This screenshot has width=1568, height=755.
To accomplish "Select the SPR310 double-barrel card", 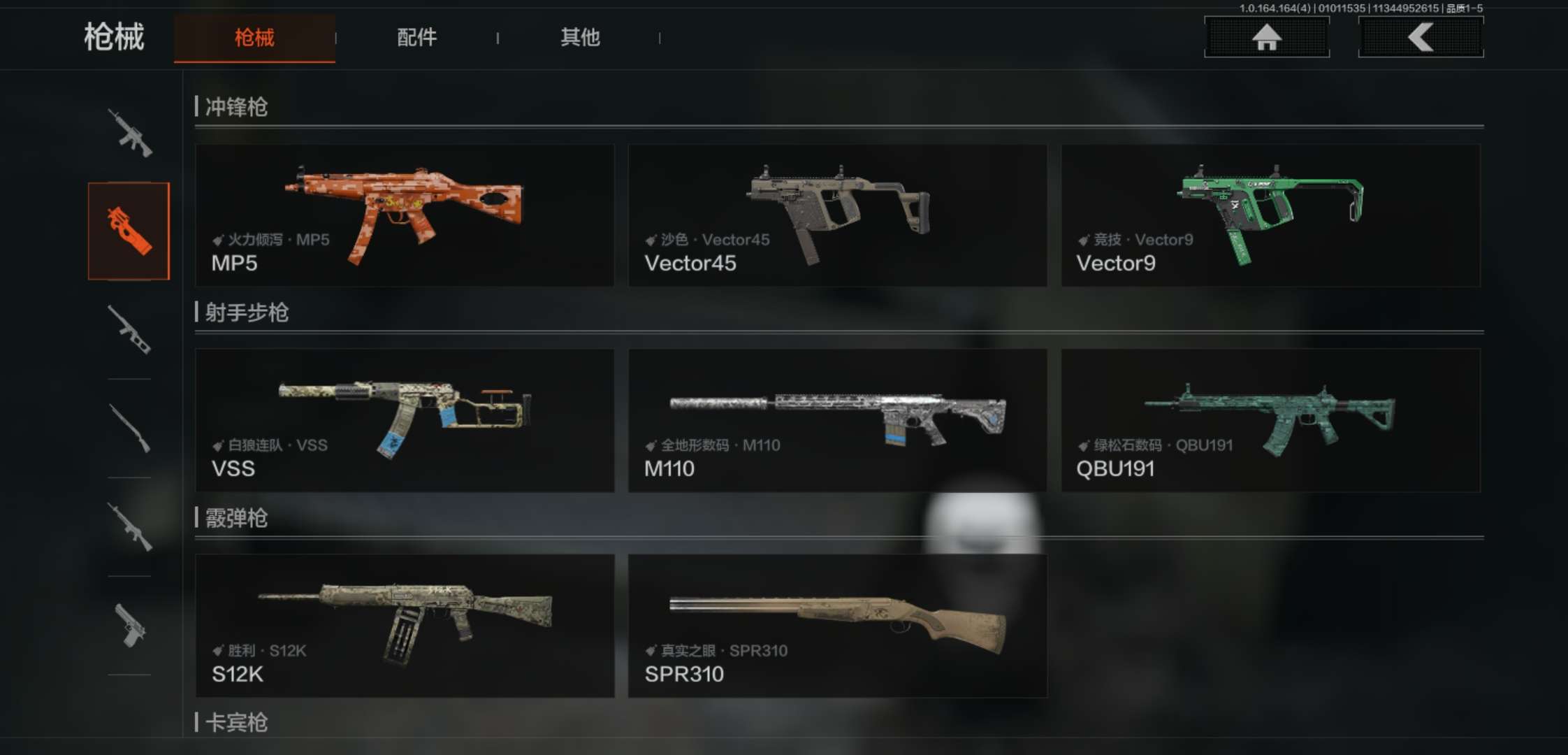I will (x=837, y=626).
